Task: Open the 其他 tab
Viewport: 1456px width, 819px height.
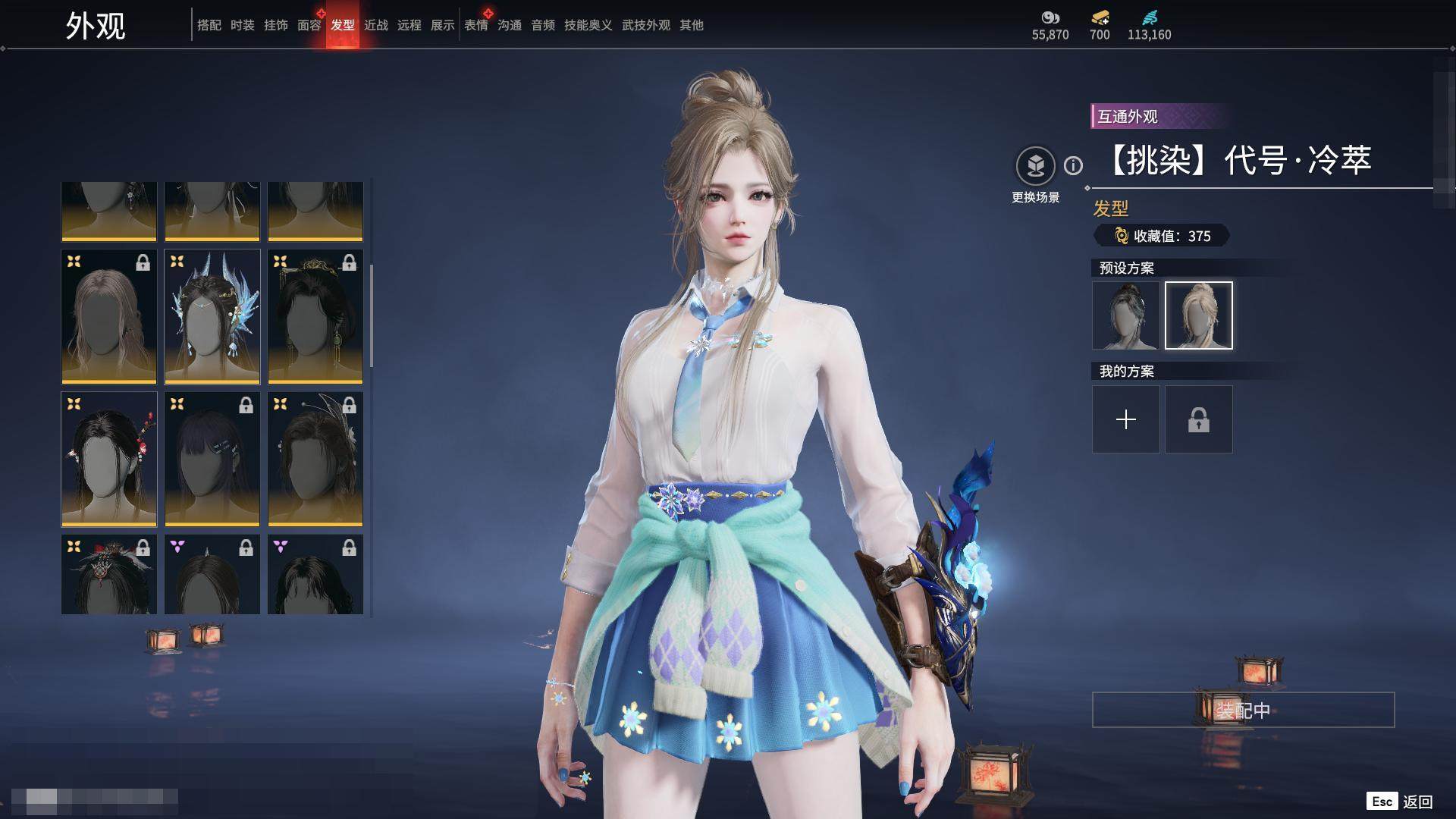Action: (x=691, y=25)
